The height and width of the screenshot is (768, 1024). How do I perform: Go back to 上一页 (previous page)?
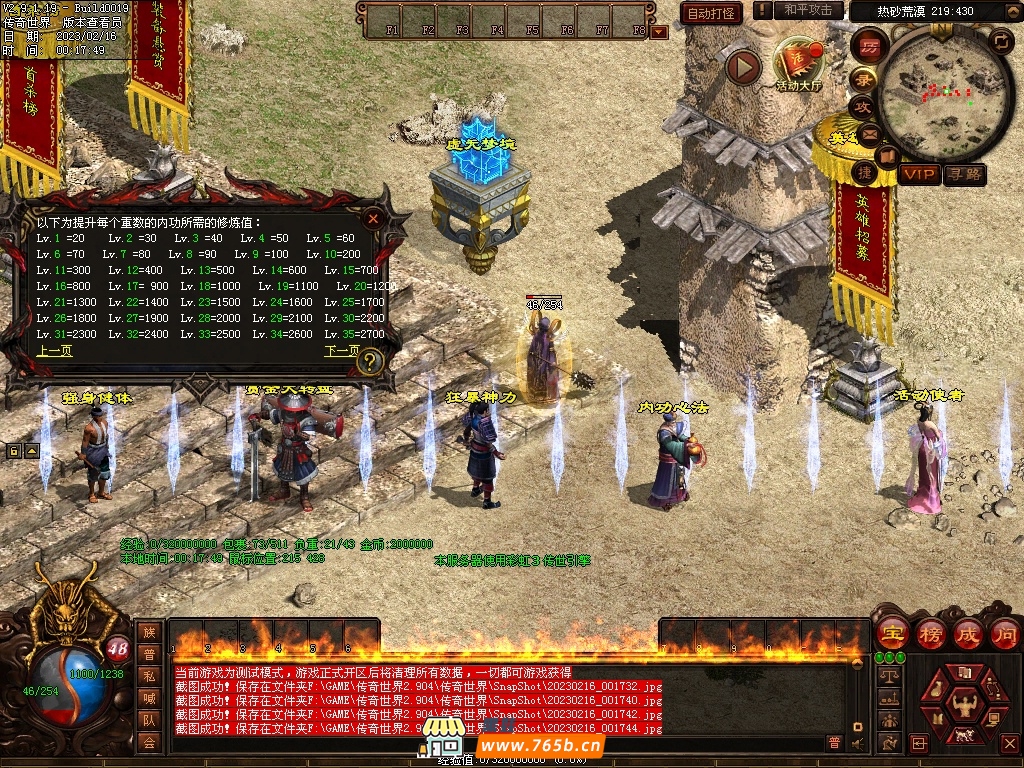coord(54,351)
